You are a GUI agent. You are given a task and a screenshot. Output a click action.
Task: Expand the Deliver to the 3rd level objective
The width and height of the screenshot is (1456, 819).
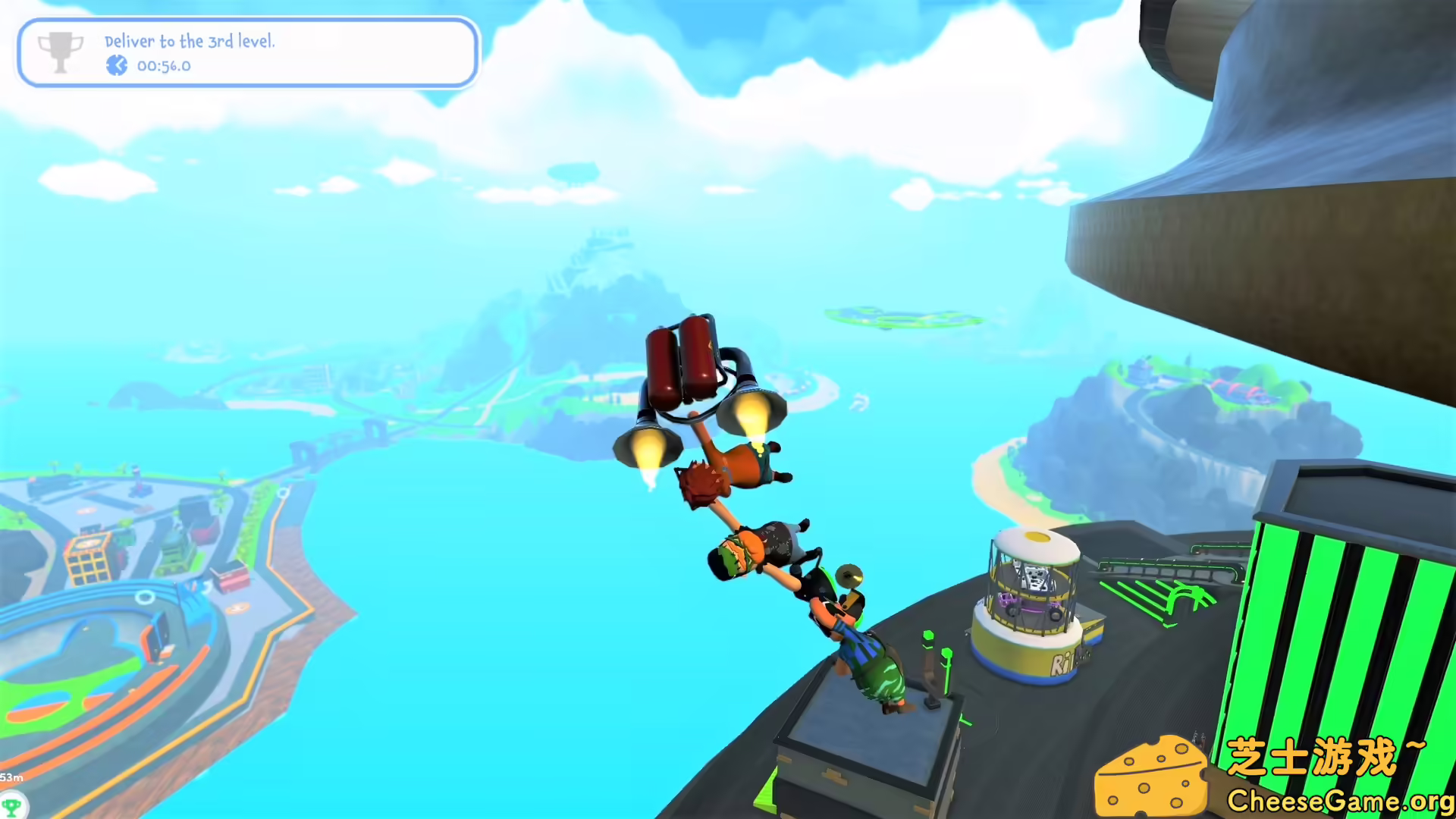[x=190, y=42]
